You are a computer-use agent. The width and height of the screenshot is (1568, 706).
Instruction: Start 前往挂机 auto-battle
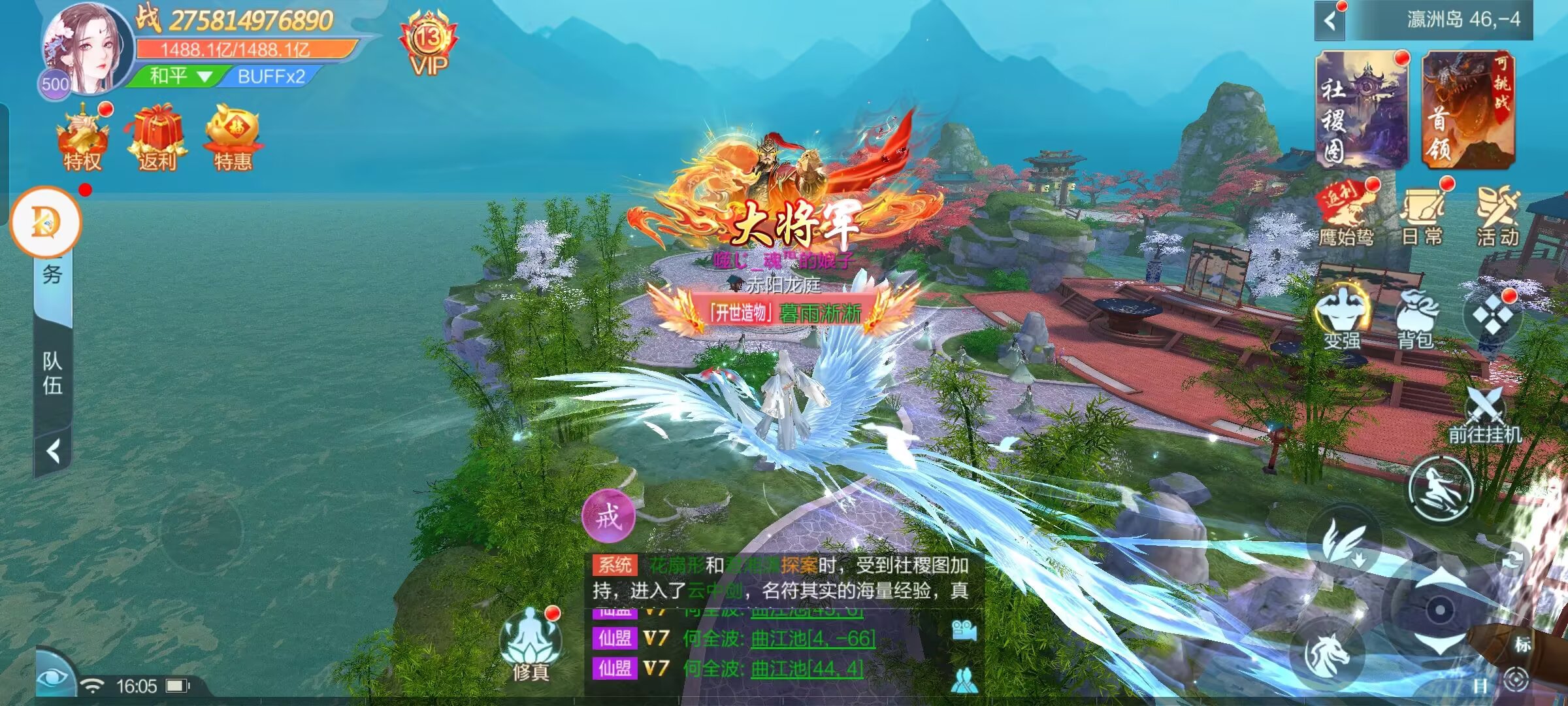pyautogui.click(x=1485, y=415)
